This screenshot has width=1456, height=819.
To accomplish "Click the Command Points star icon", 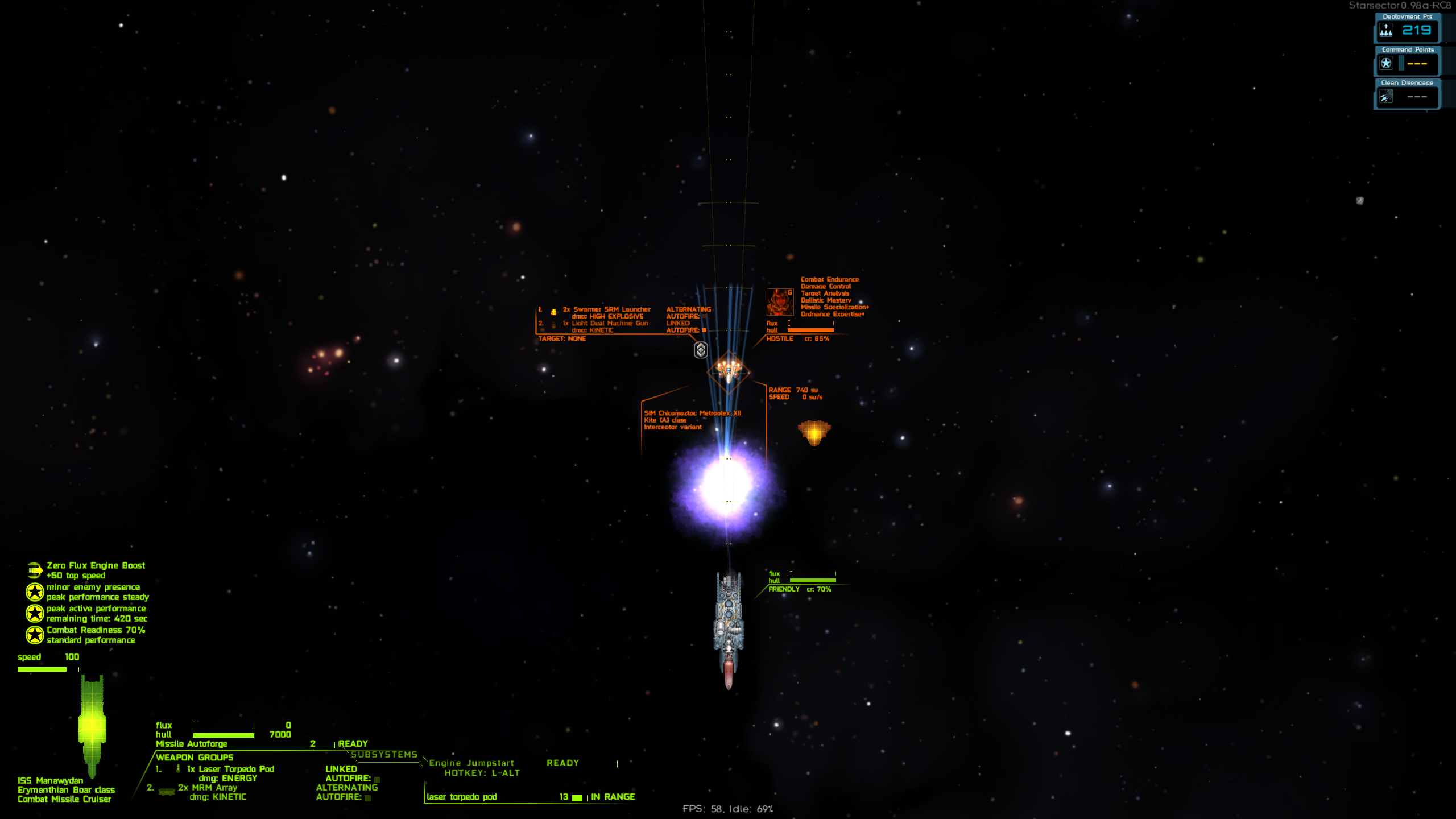I will tap(1386, 63).
